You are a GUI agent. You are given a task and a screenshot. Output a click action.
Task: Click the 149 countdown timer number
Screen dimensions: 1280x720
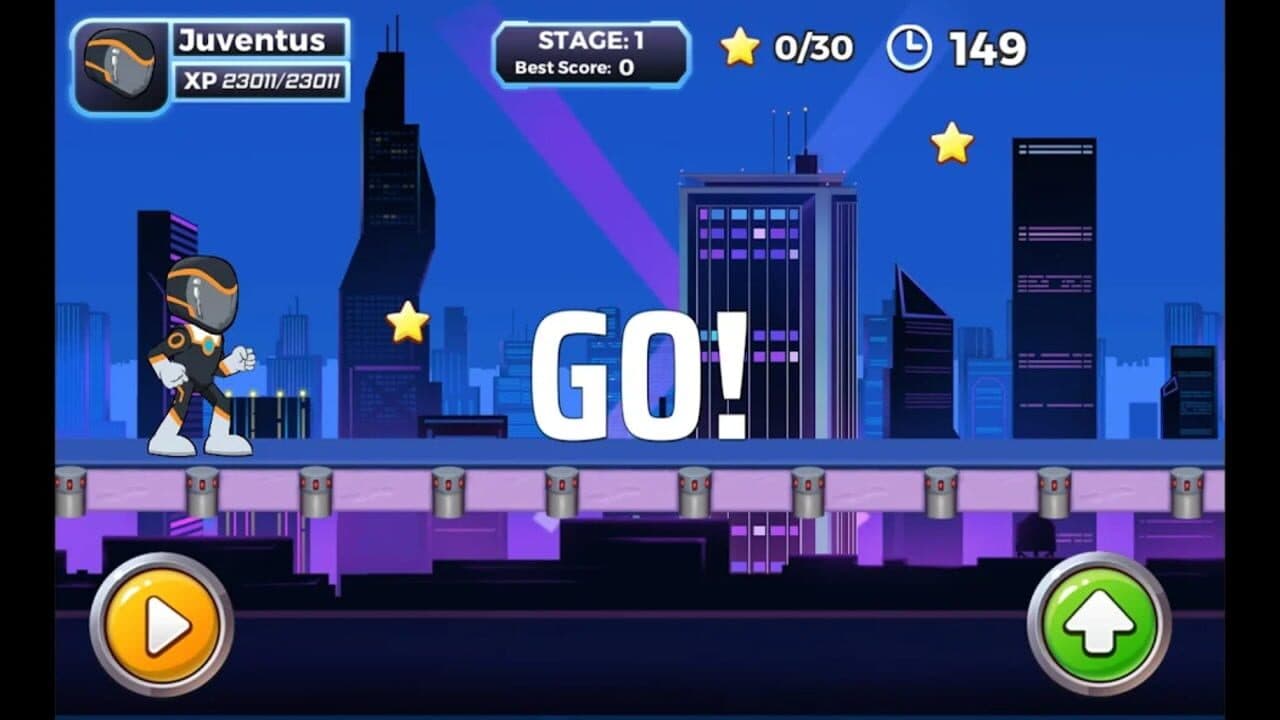990,46
